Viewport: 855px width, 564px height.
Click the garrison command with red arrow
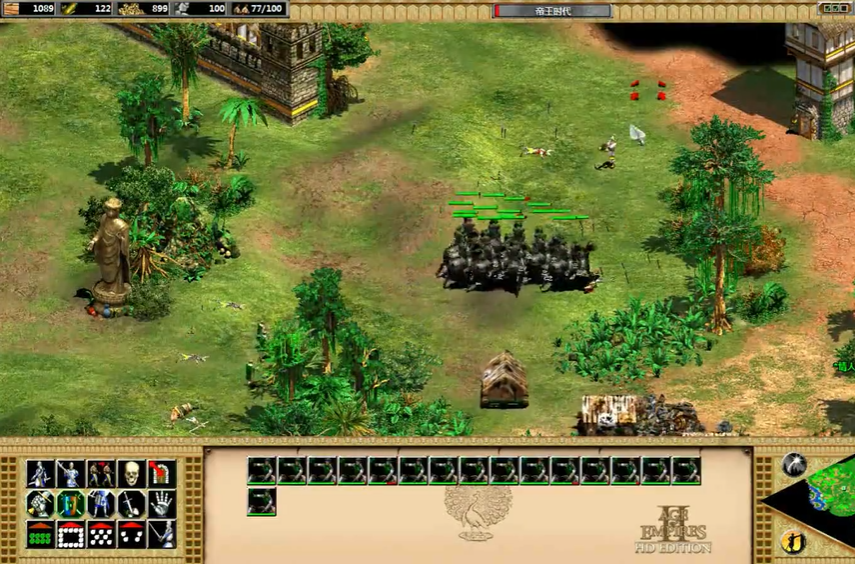point(162,474)
